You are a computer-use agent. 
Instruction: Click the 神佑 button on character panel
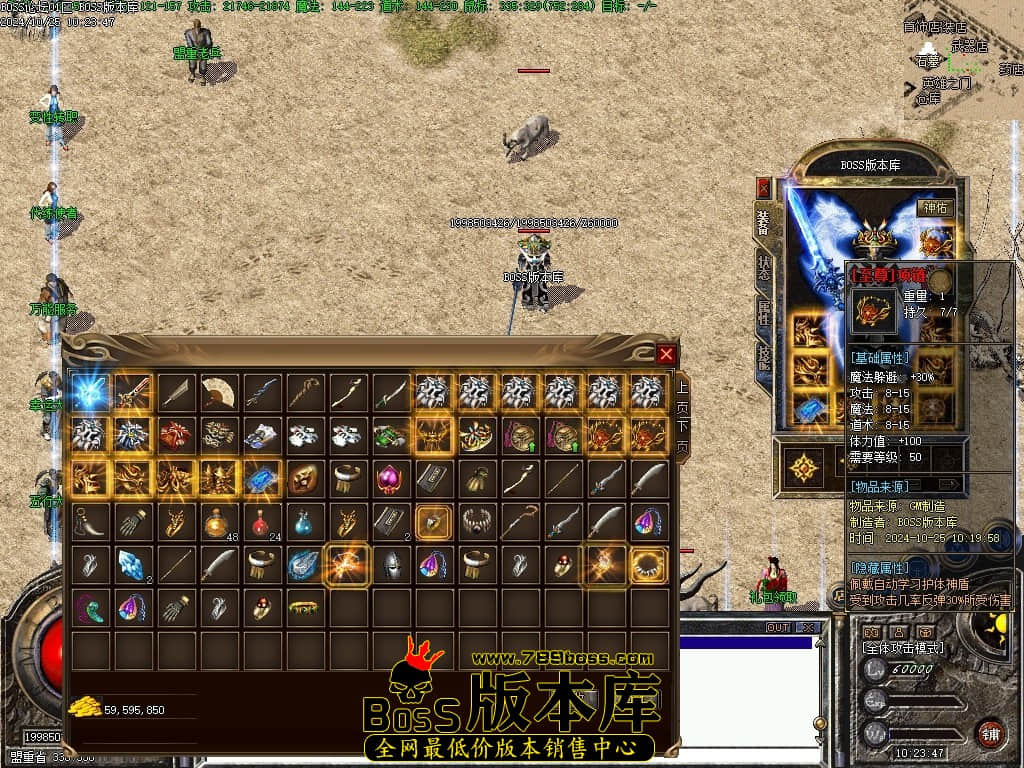pos(937,207)
